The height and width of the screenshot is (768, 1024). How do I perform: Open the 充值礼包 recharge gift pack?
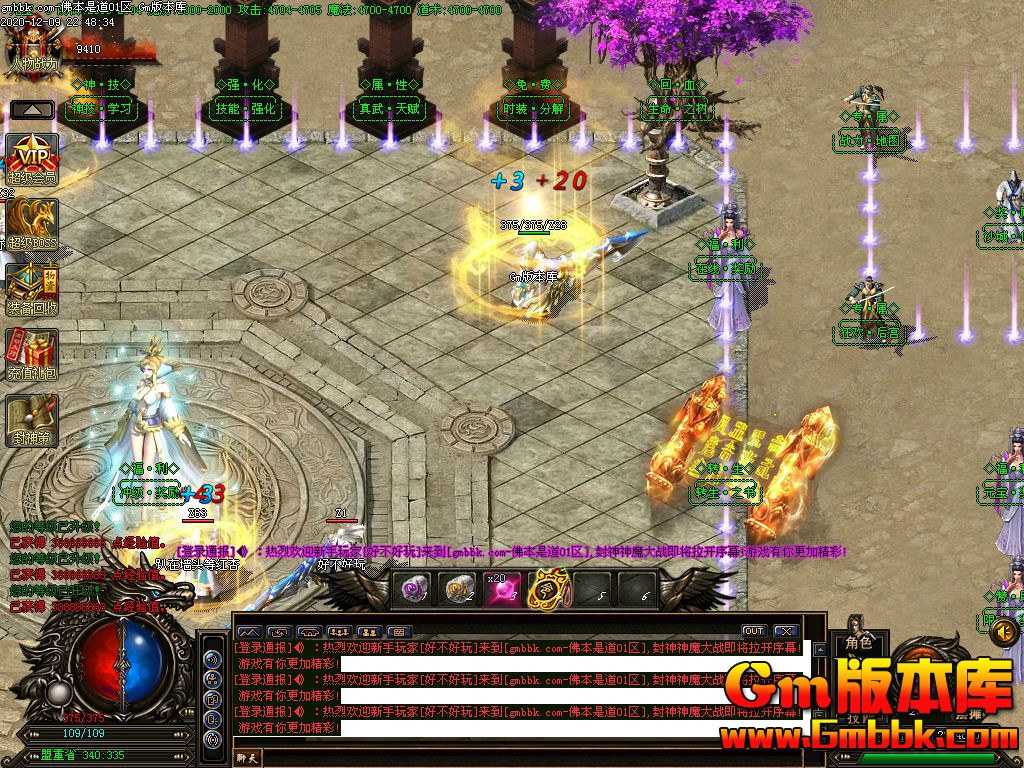32,353
